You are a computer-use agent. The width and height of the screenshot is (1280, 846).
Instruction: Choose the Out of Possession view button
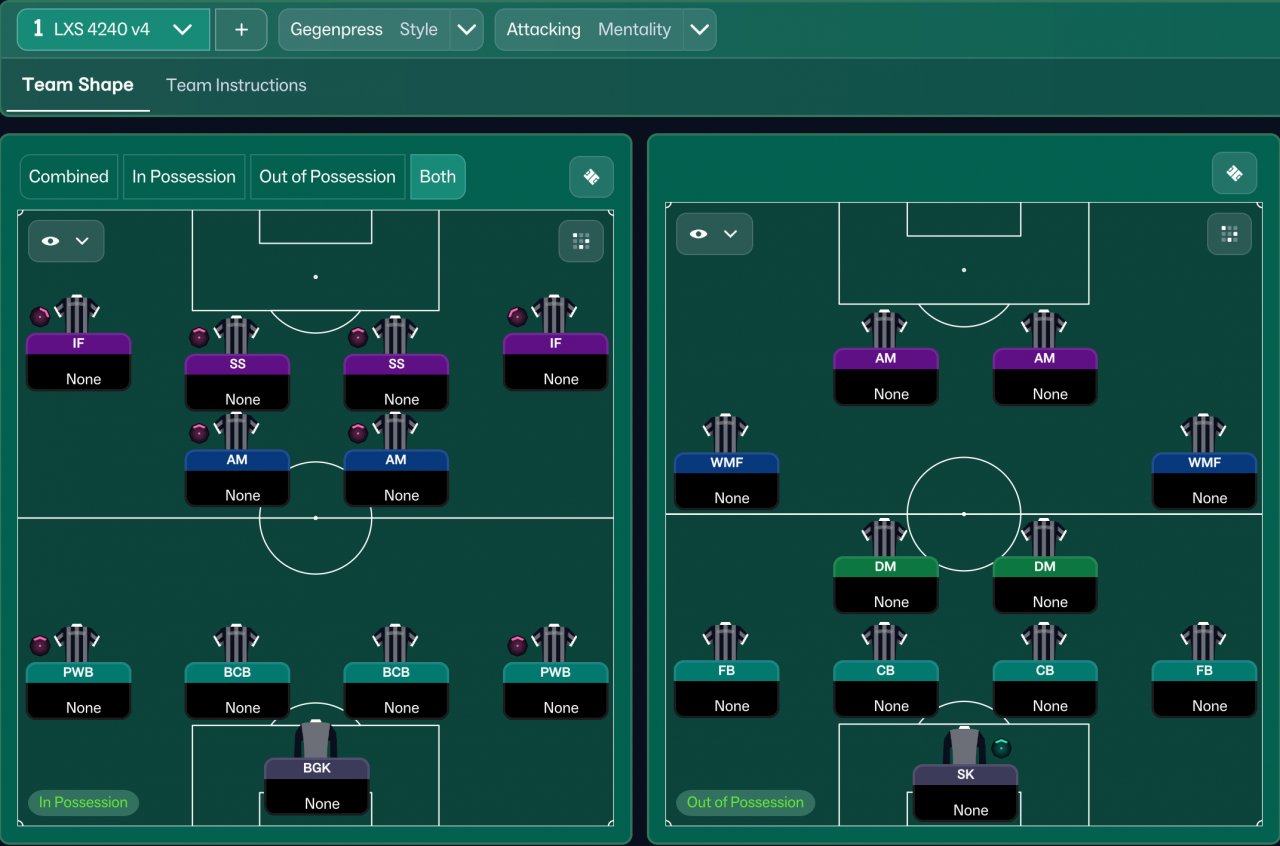tap(327, 176)
